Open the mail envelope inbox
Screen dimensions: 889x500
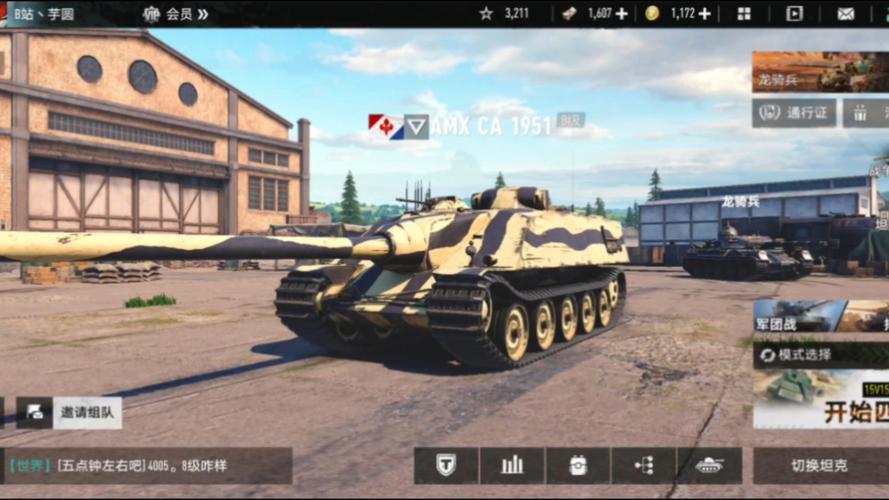pos(846,14)
